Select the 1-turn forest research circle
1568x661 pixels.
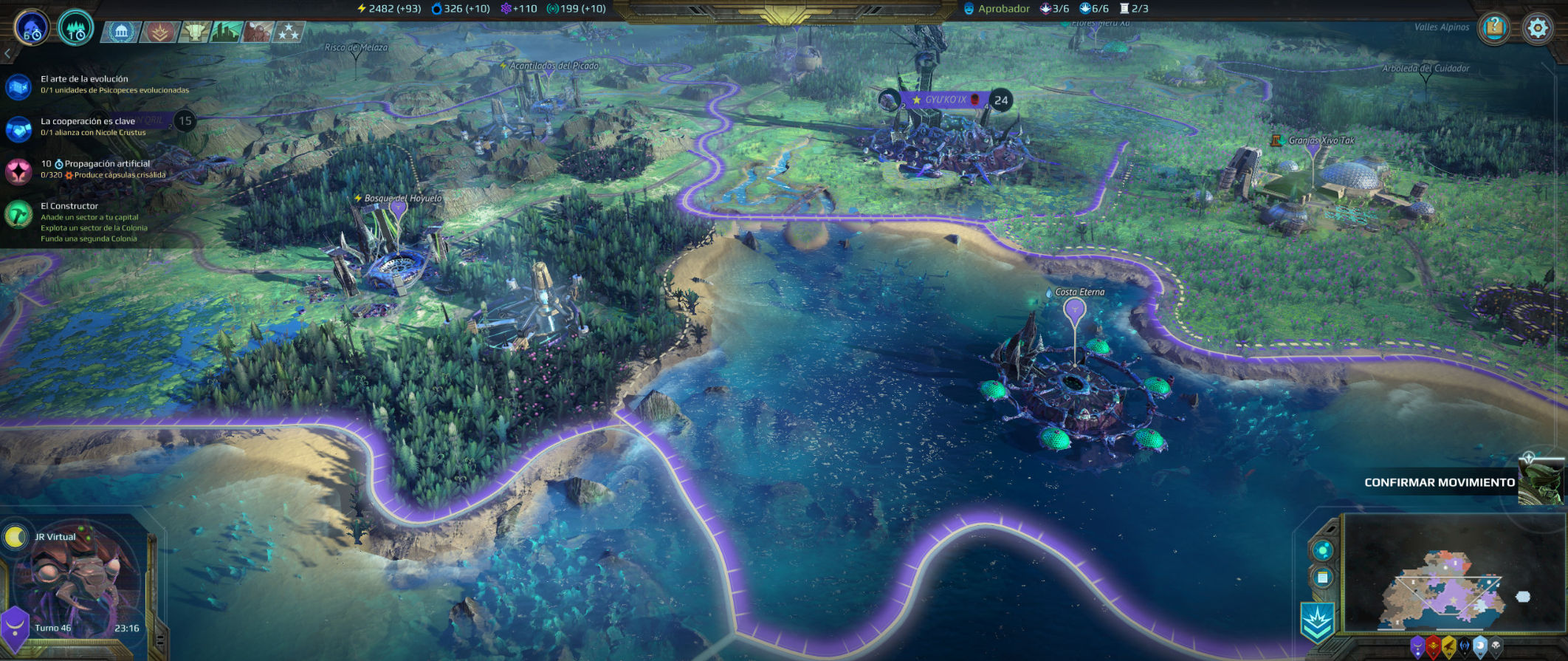pyautogui.click(x=75, y=30)
